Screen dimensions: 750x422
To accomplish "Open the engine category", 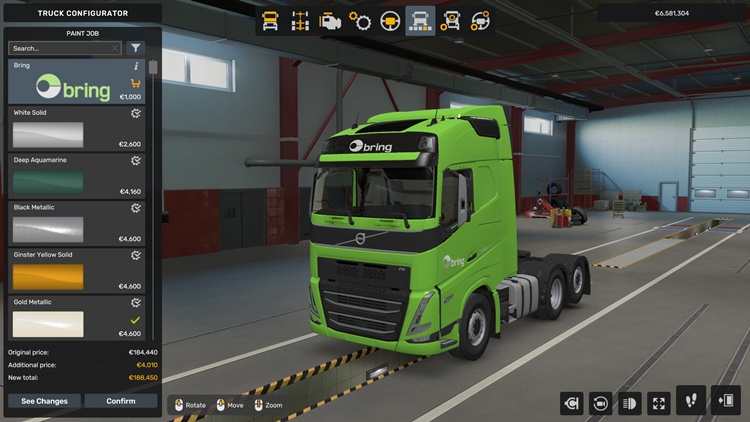I will pos(330,20).
